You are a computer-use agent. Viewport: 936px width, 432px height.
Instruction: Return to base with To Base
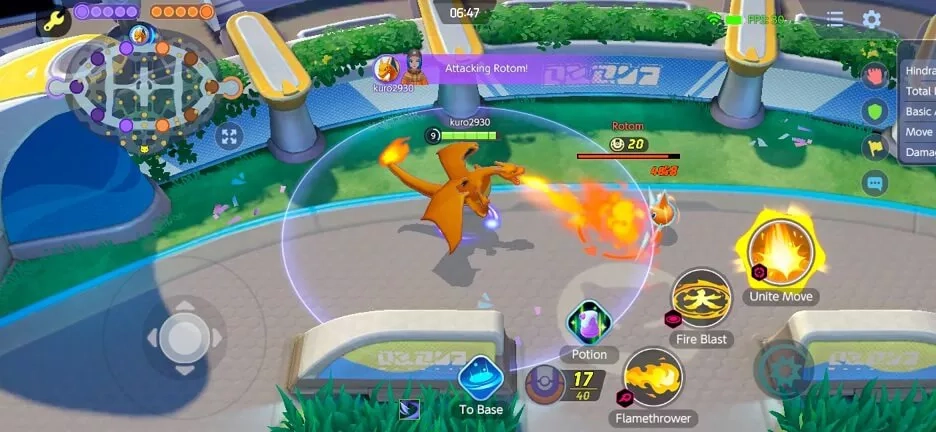pos(481,378)
